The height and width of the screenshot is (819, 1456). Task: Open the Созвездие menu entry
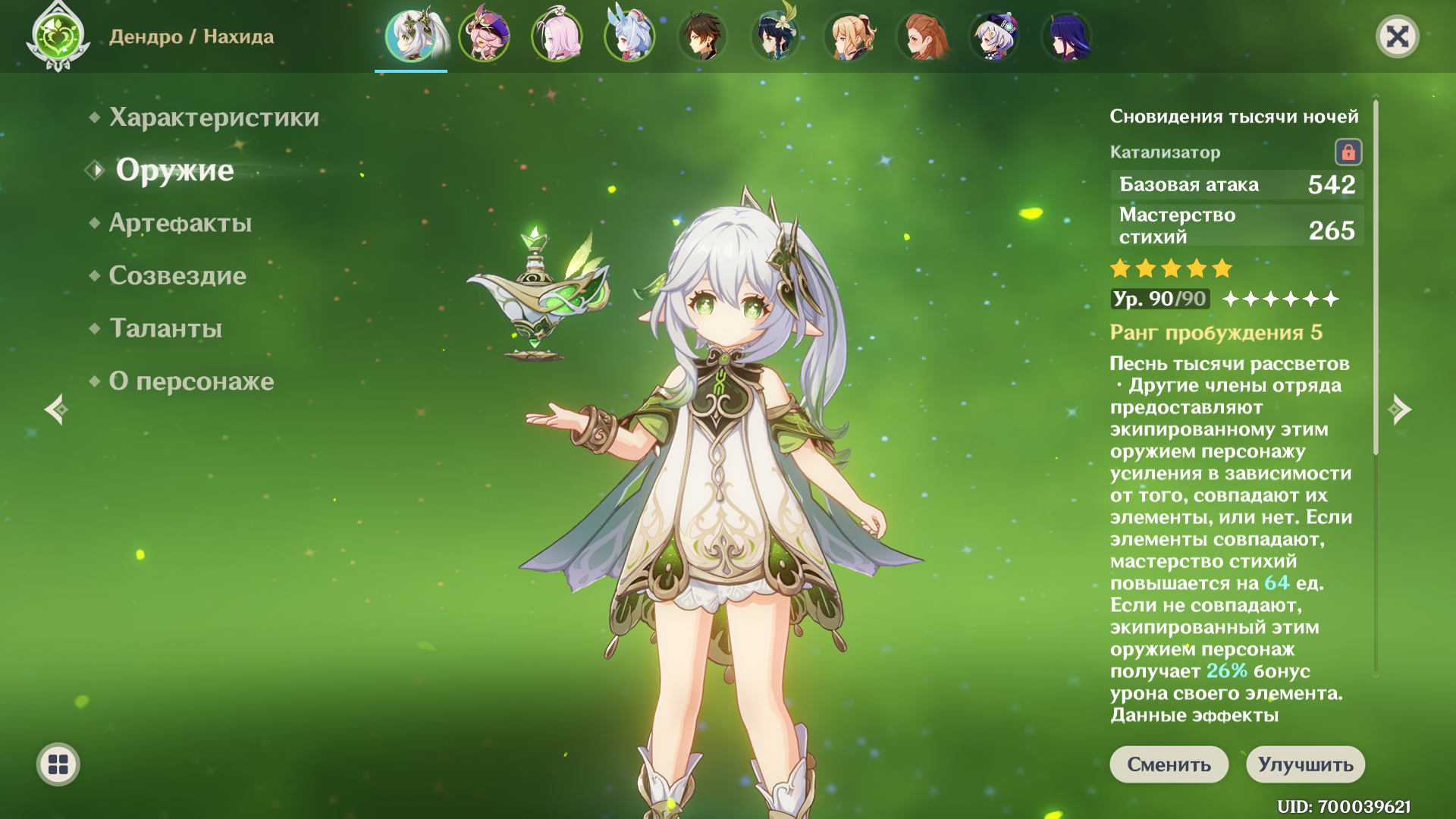click(177, 275)
